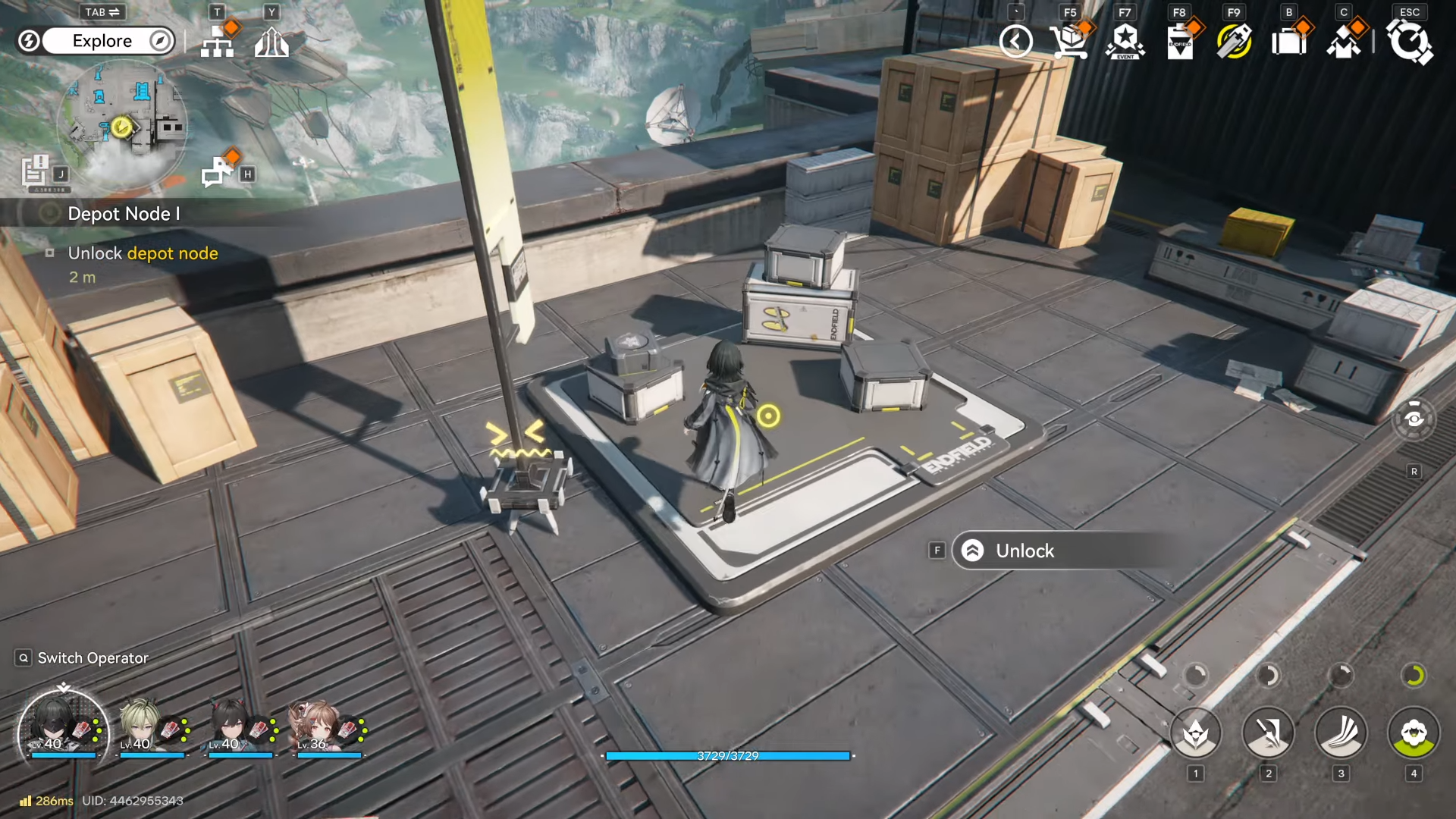Toggle the camera eye view button
The height and width of the screenshot is (819, 1456).
pyautogui.click(x=1414, y=419)
